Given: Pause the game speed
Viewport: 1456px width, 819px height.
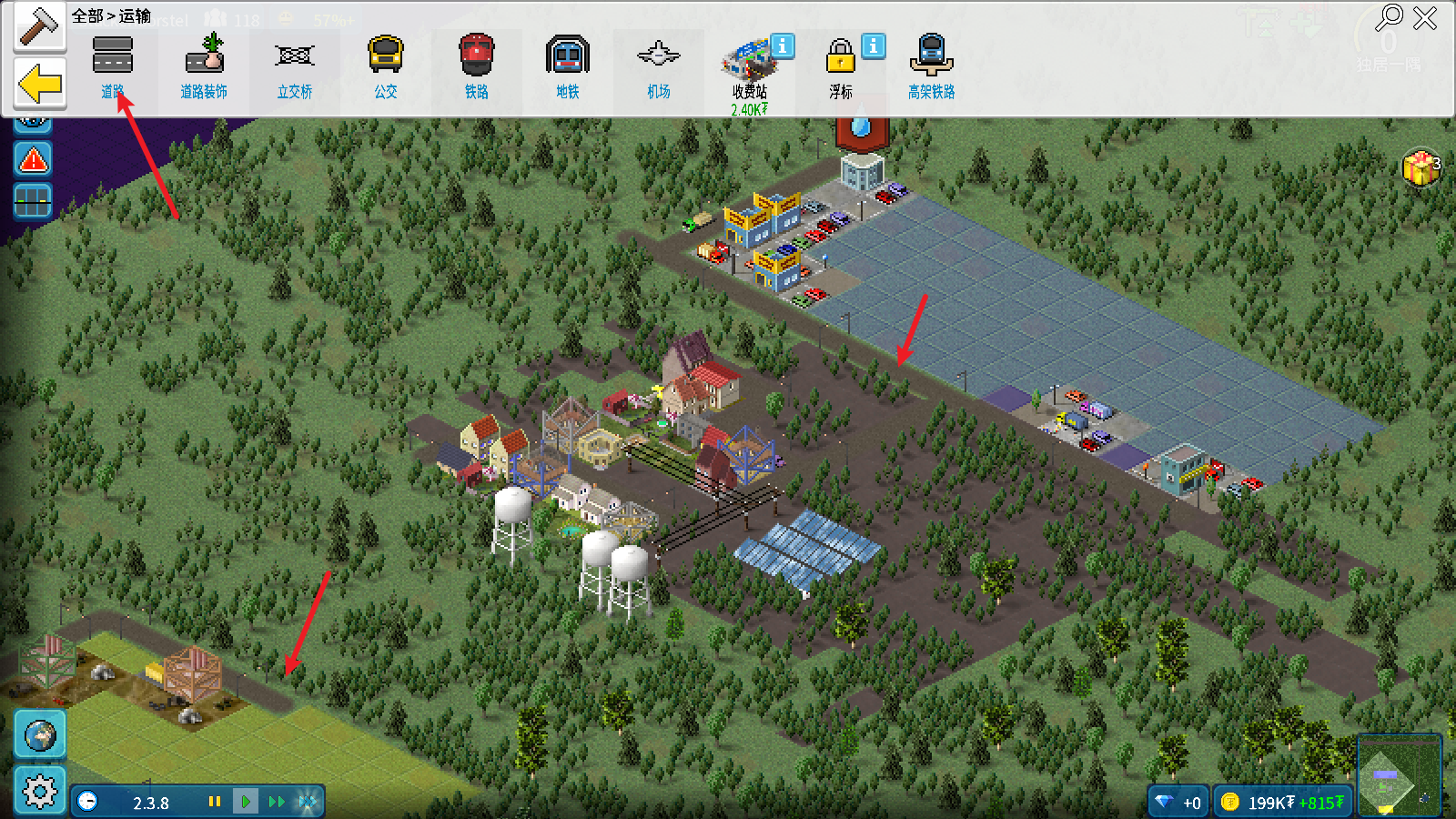Looking at the screenshot, I should point(215,802).
